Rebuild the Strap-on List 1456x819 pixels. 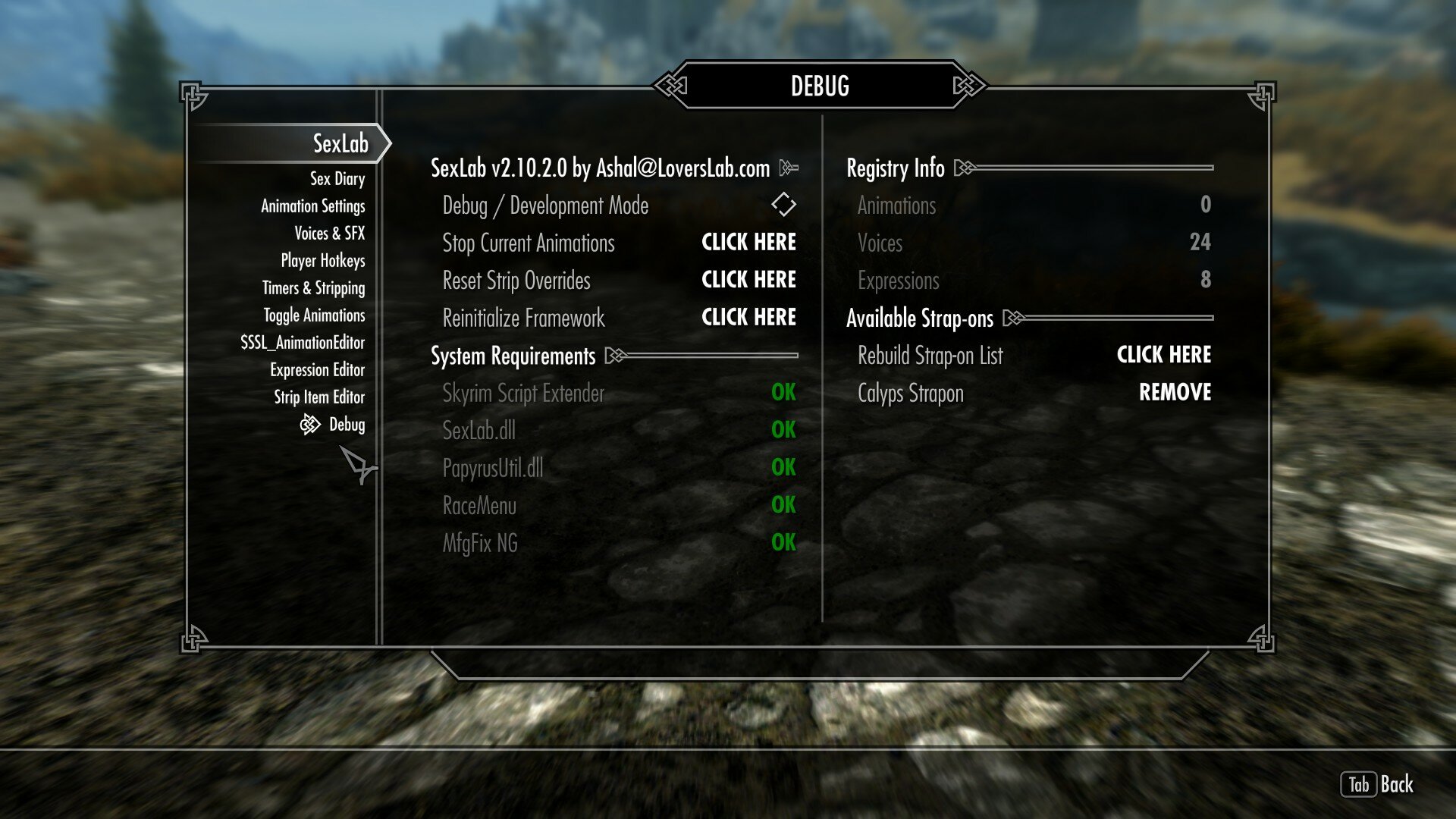(1163, 355)
